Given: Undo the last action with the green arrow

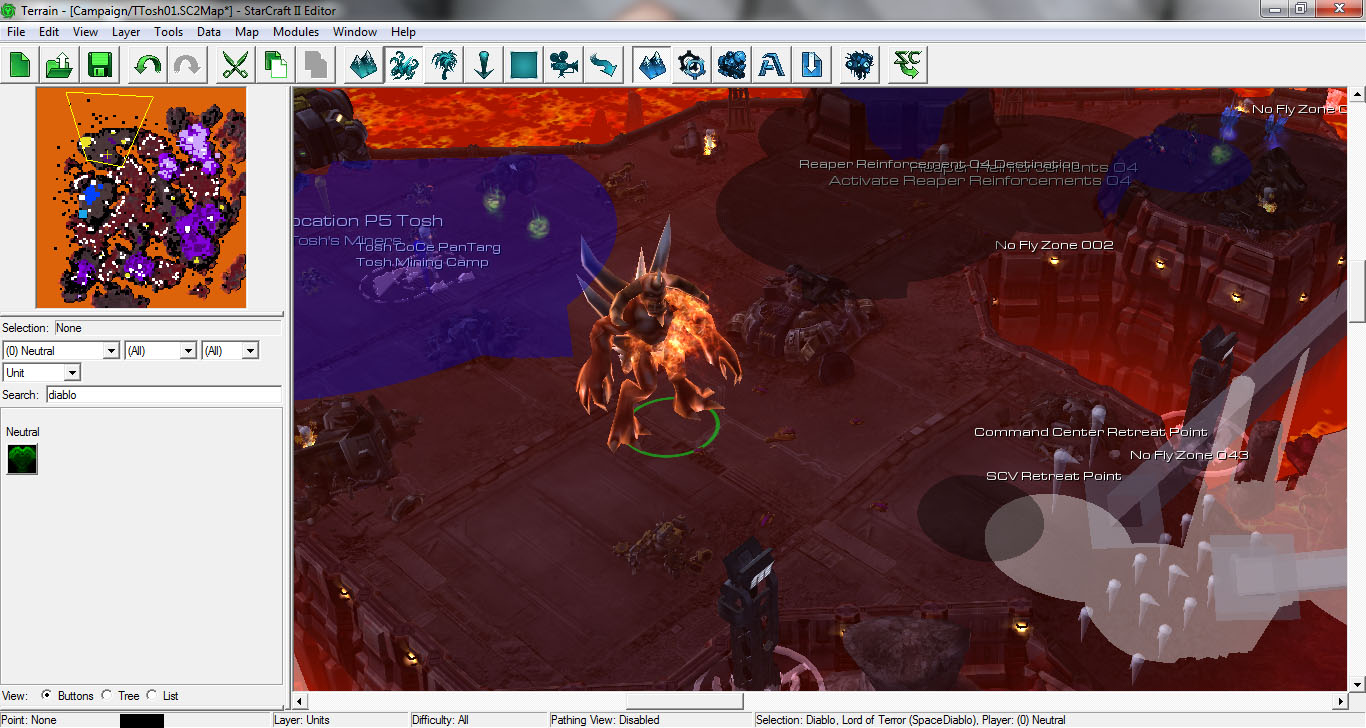Looking at the screenshot, I should 147,66.
